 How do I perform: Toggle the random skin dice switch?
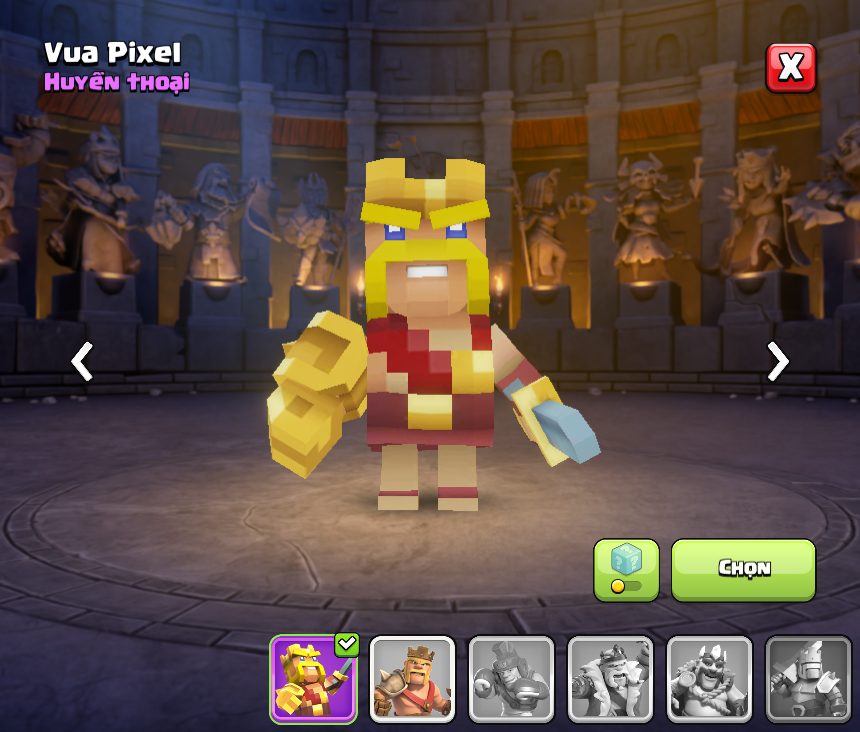click(x=626, y=570)
